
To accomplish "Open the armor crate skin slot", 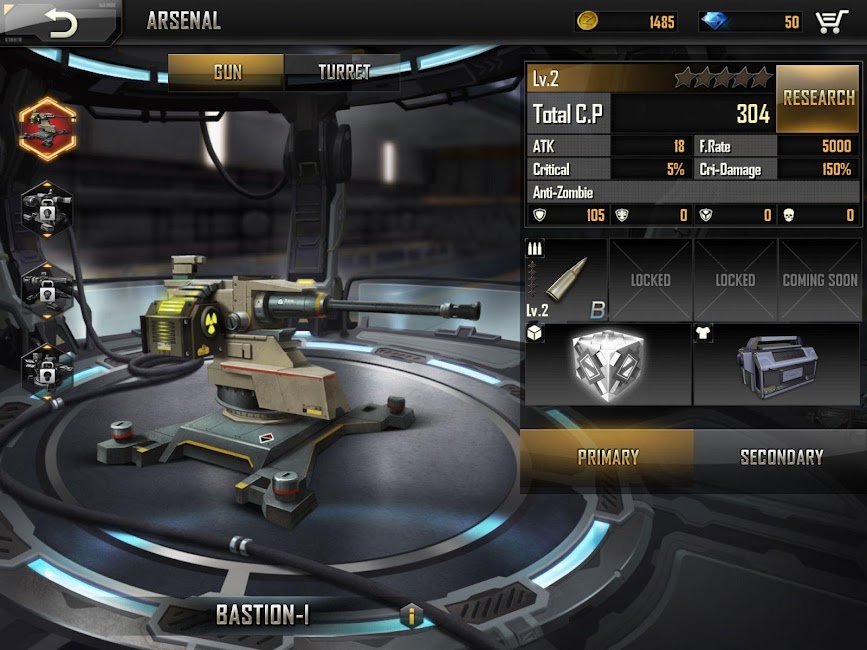I will pyautogui.click(x=776, y=364).
